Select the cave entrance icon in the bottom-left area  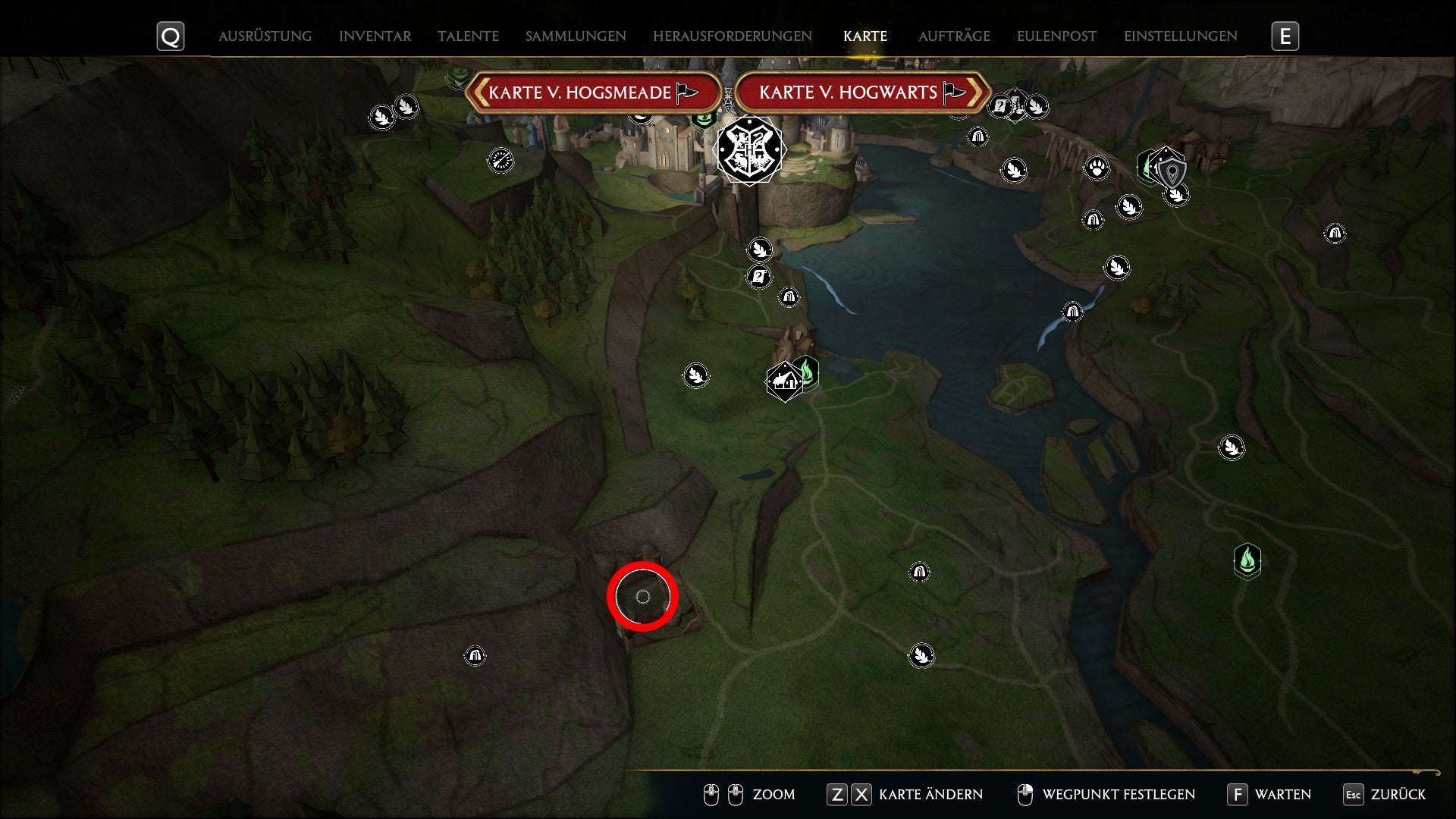(475, 655)
